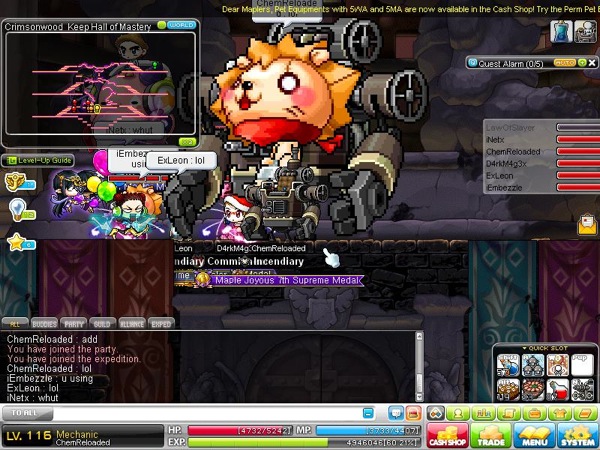600x450 pixels.
Task: Show the Alliance chat tab
Action: pyautogui.click(x=130, y=324)
